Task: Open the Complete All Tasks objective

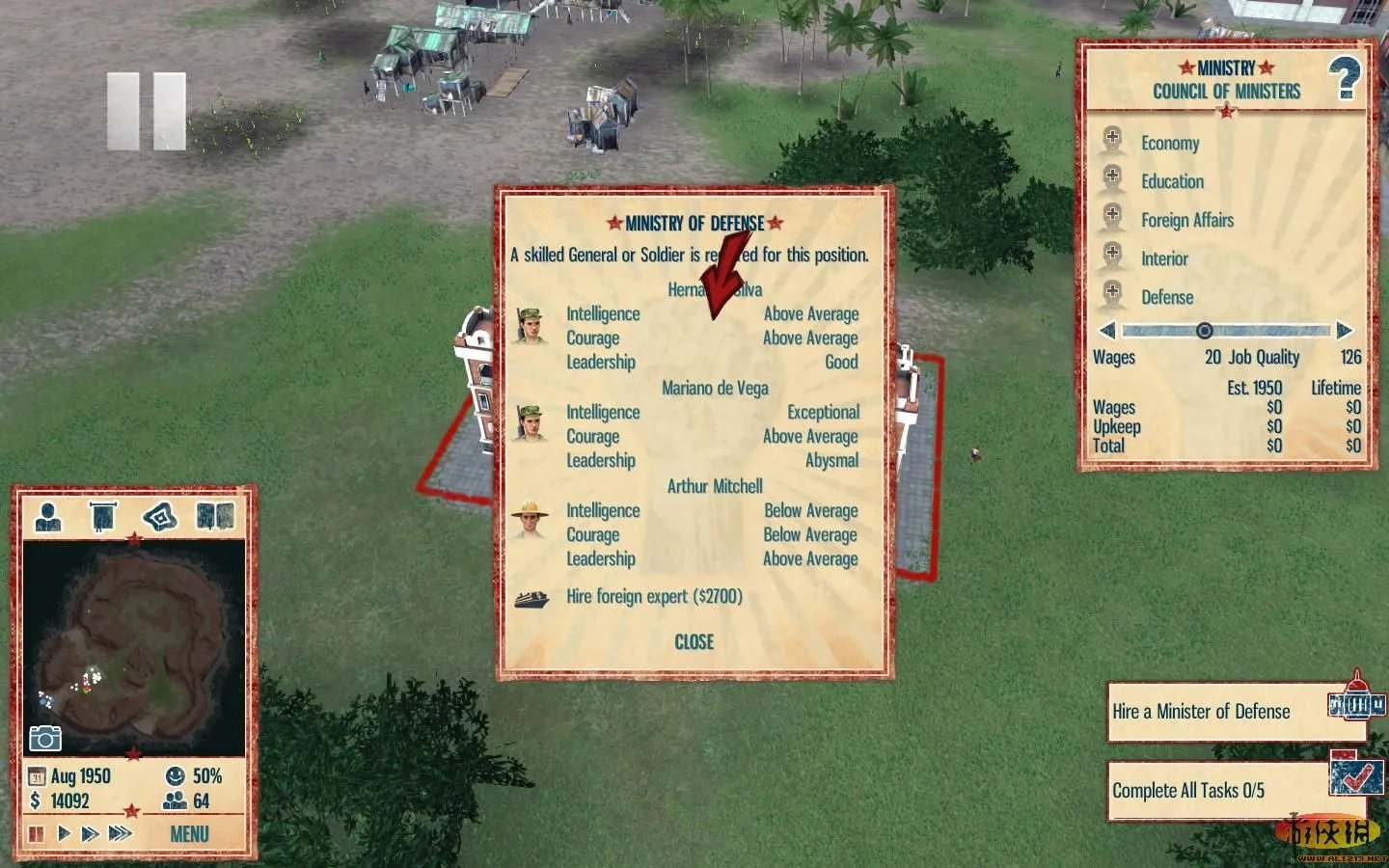Action: tap(1188, 791)
